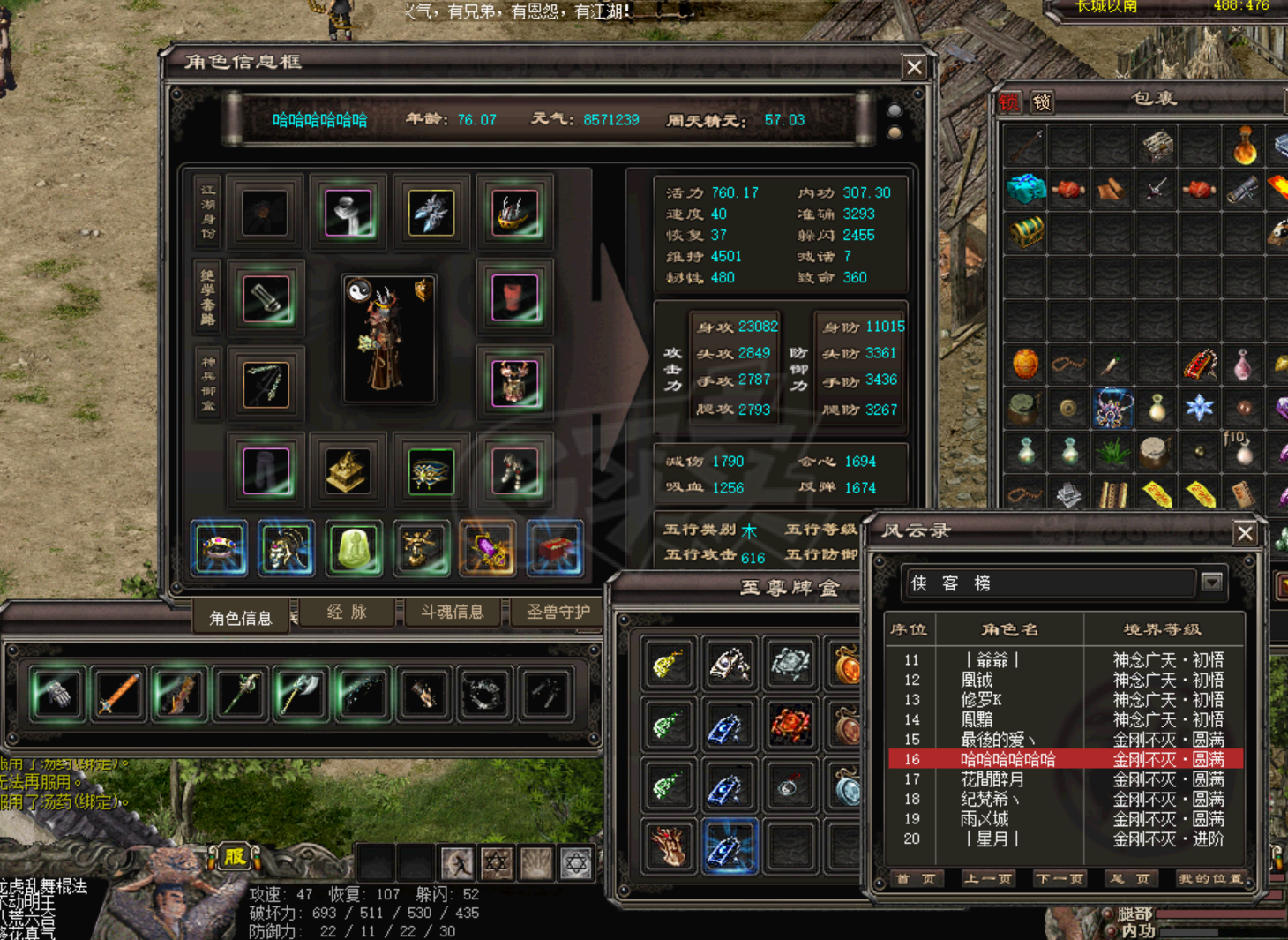Show 我的位置 in the ranking

click(x=1210, y=878)
